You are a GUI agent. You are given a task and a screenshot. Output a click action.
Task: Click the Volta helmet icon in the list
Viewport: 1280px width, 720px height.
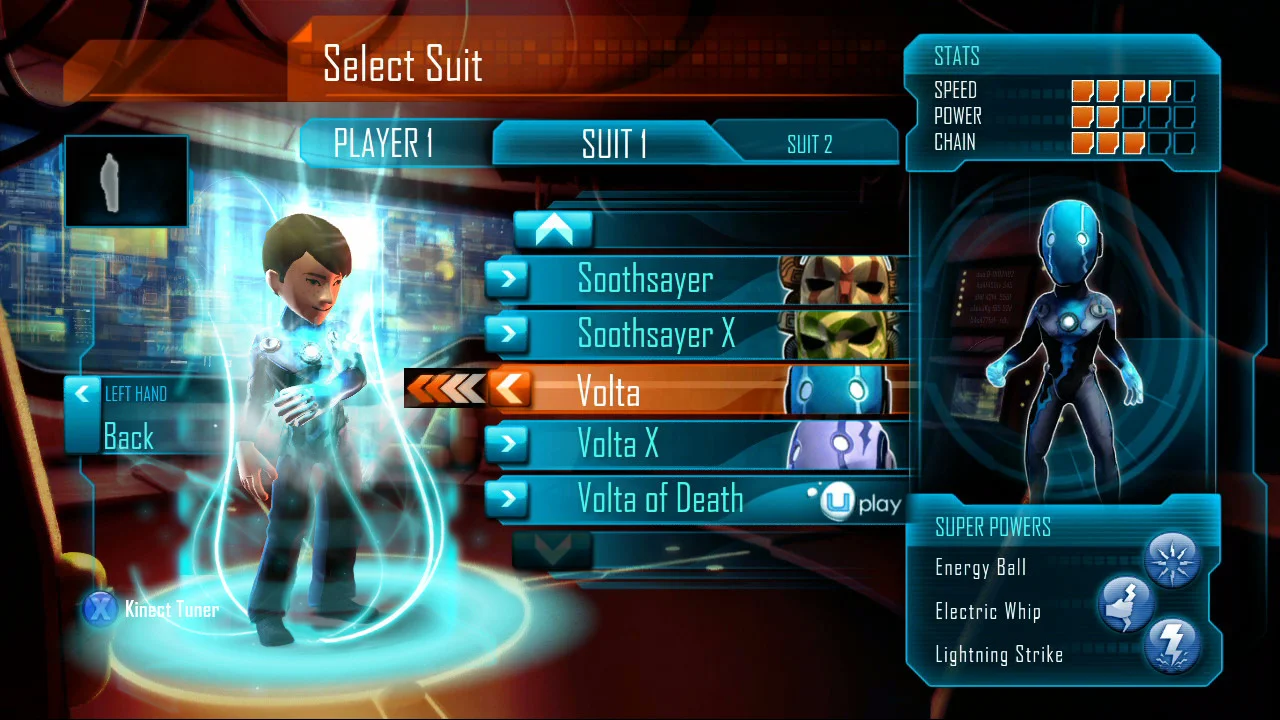click(x=840, y=390)
